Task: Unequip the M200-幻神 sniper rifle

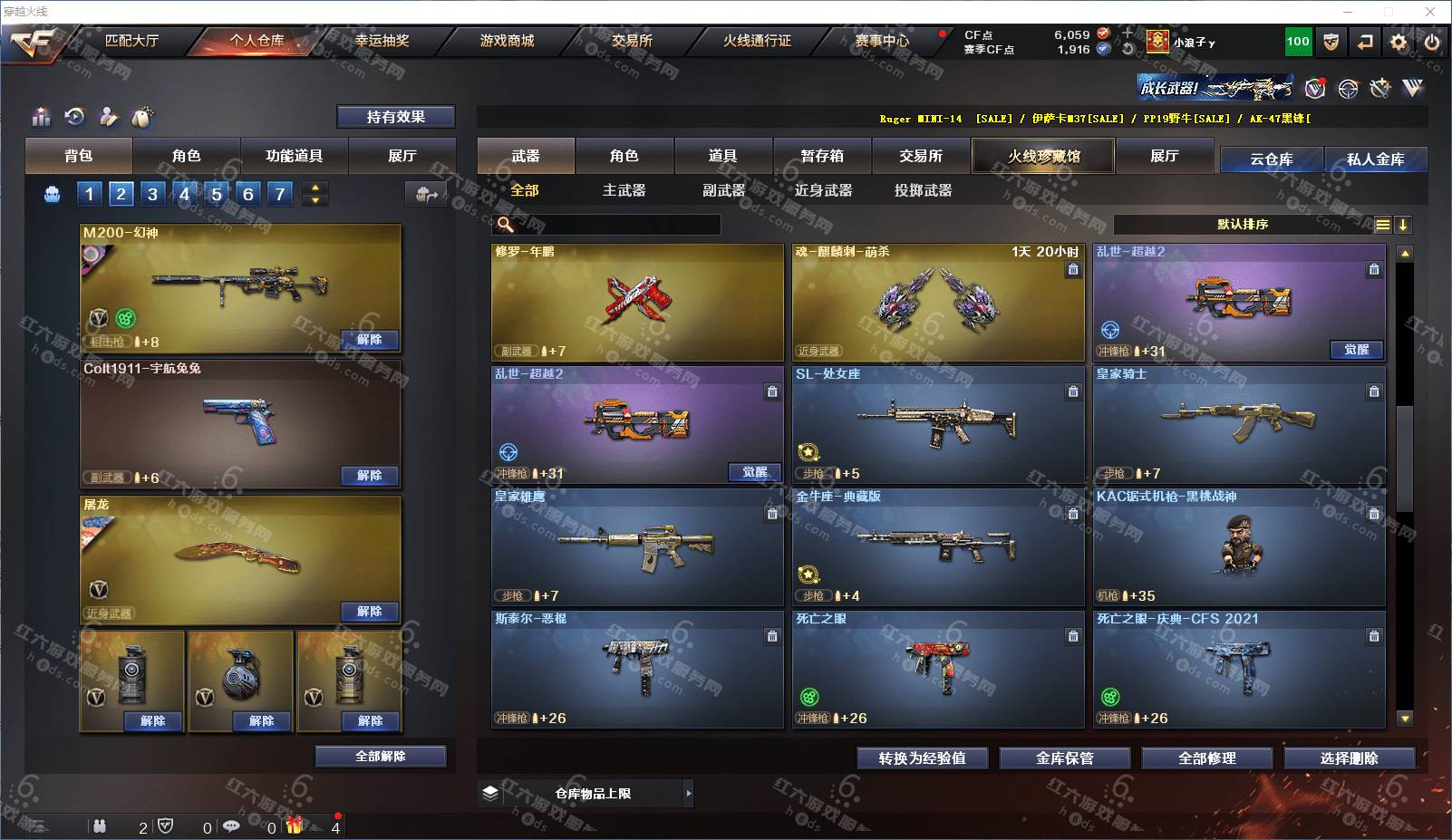Action: [x=369, y=340]
